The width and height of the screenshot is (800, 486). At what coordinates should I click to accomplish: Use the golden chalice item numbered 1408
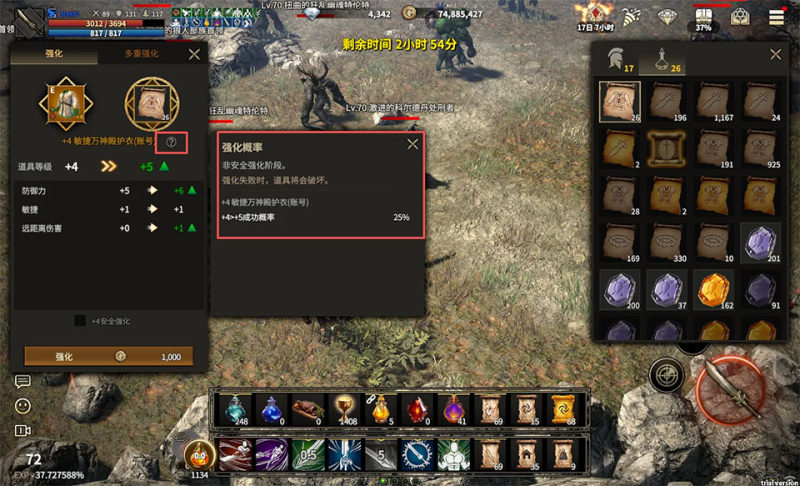pos(344,408)
